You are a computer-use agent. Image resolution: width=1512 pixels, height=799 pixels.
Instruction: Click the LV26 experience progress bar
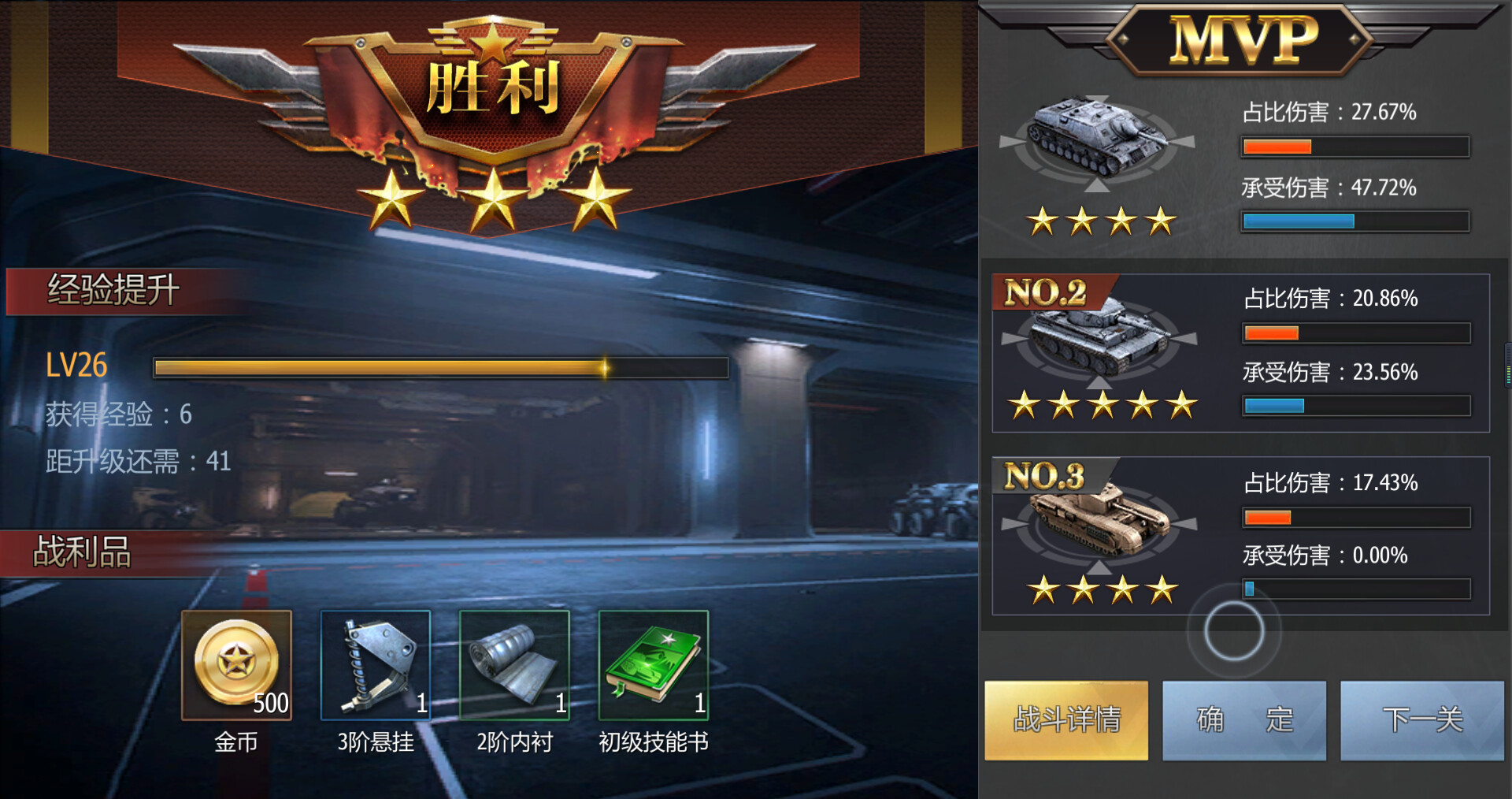pos(439,367)
